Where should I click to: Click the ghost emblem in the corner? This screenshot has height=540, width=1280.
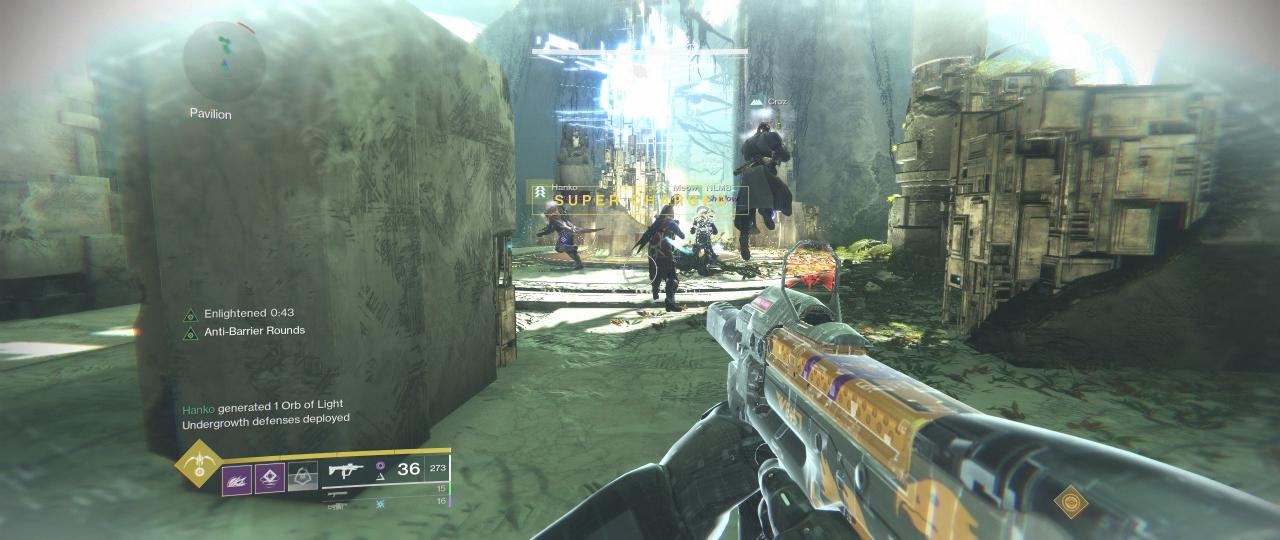point(1070,500)
